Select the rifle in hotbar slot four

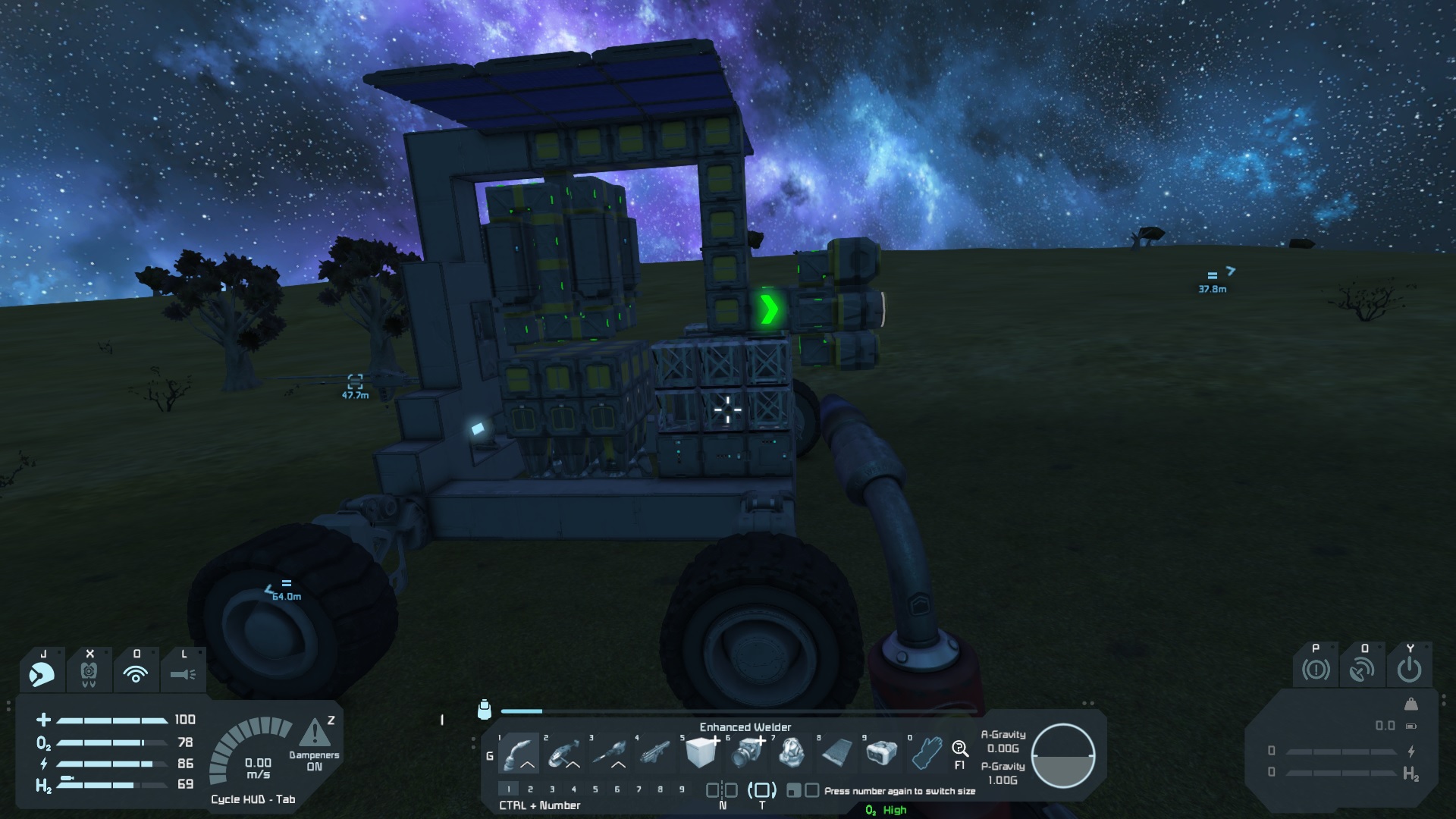(x=655, y=752)
